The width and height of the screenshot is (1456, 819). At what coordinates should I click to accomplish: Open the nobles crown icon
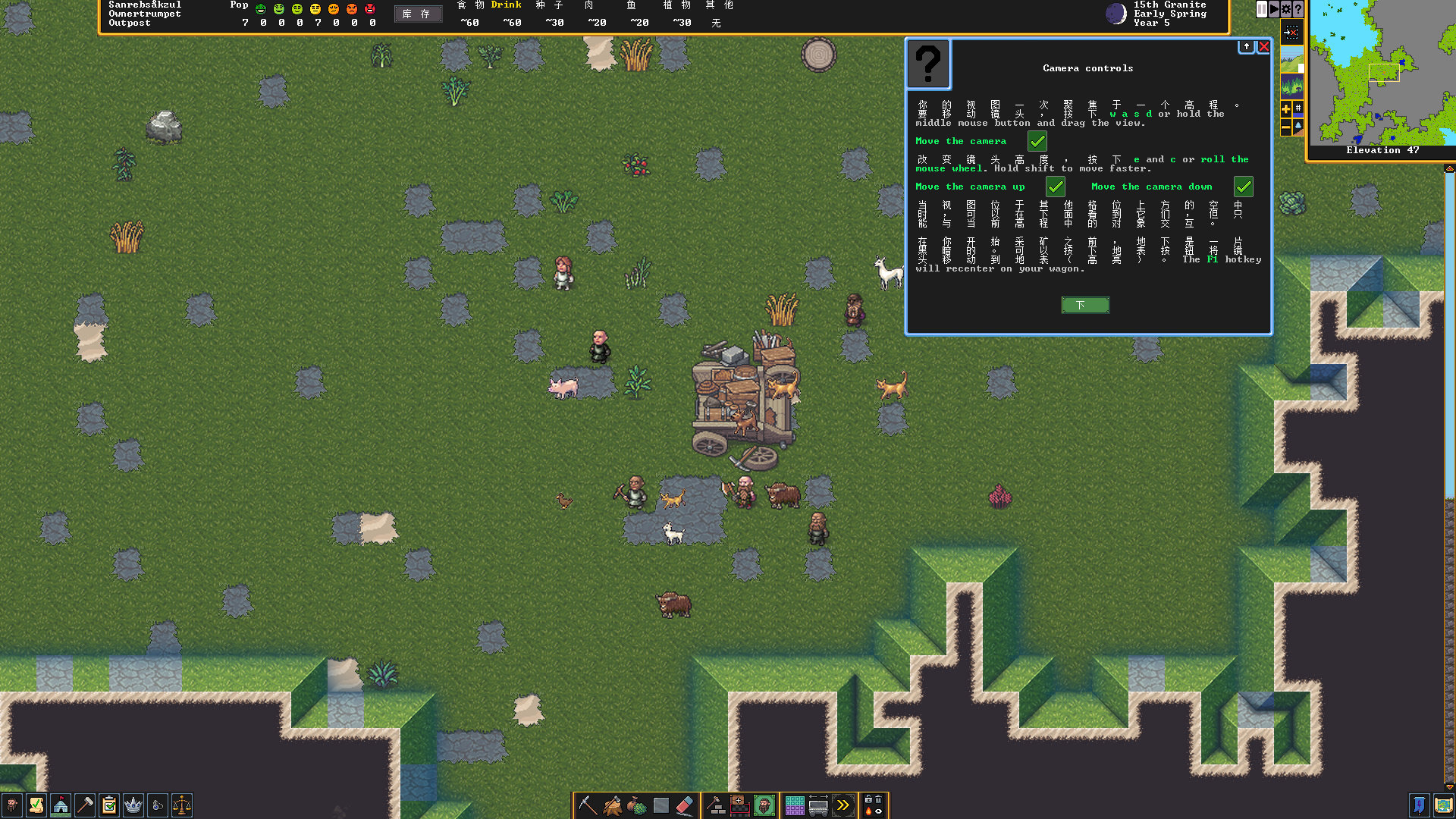click(133, 805)
